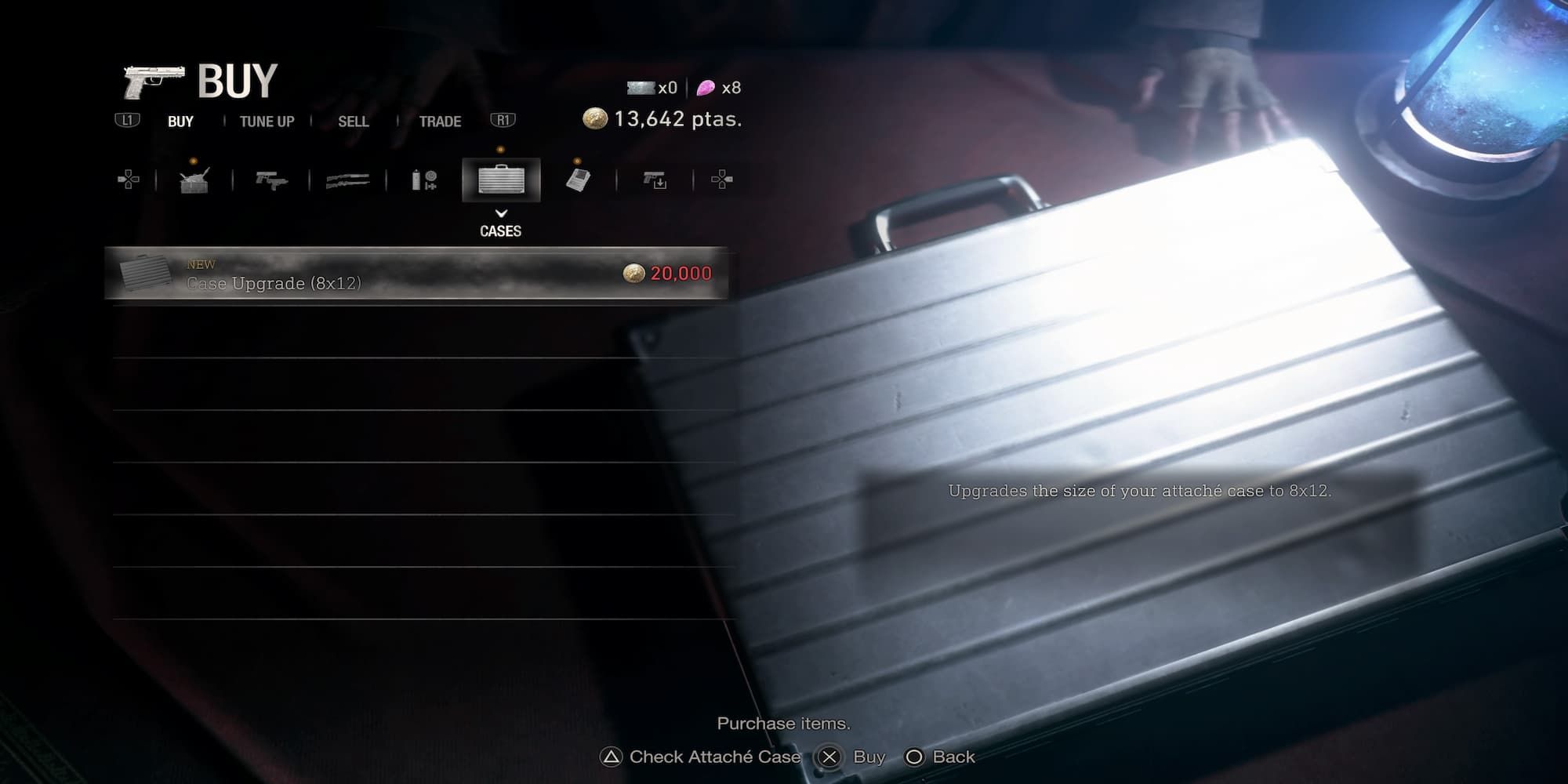The image size is (1568, 784).
Task: Select the briefcase Cases category icon
Action: pos(502,180)
